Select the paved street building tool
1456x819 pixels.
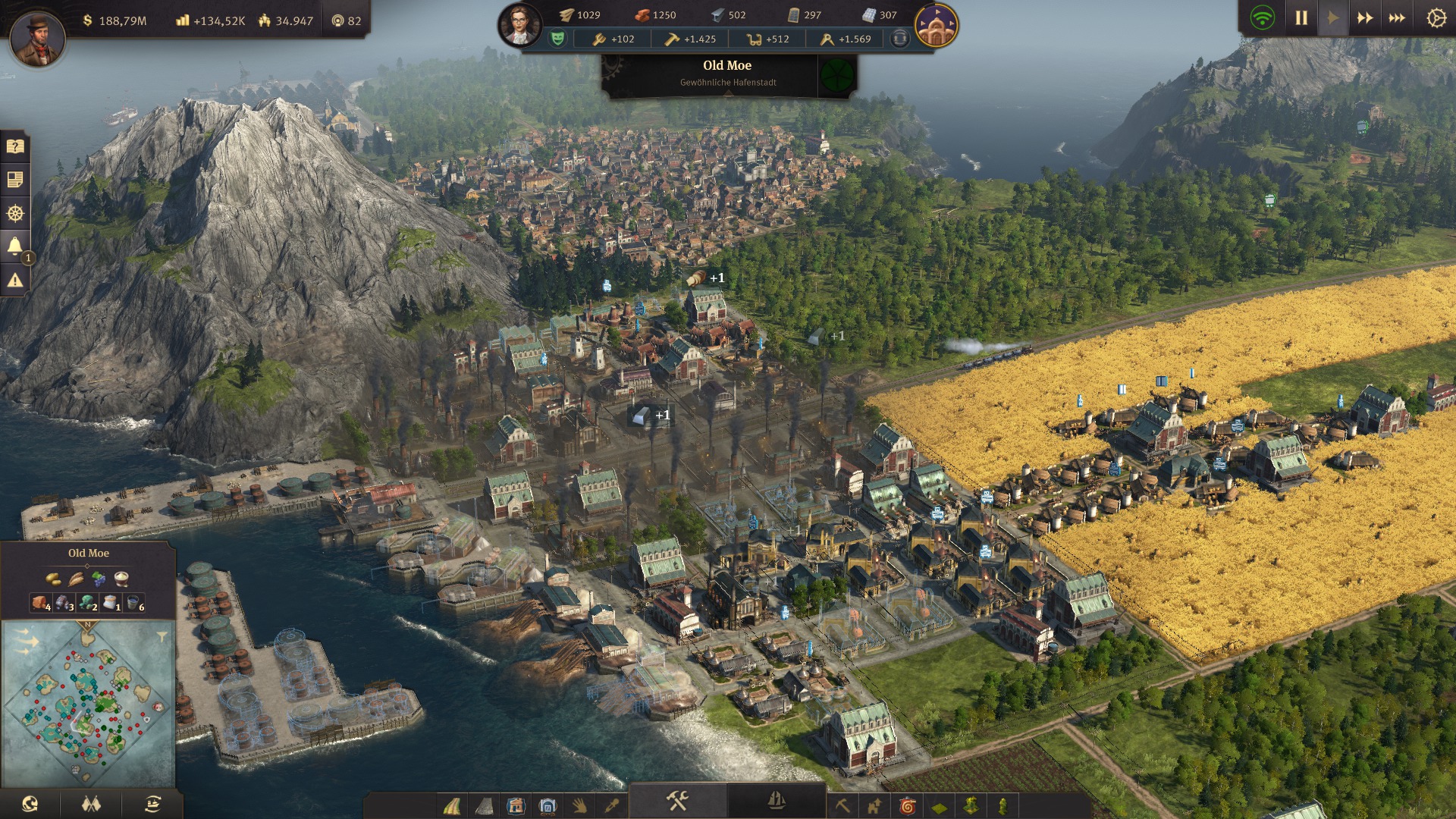tap(484, 805)
